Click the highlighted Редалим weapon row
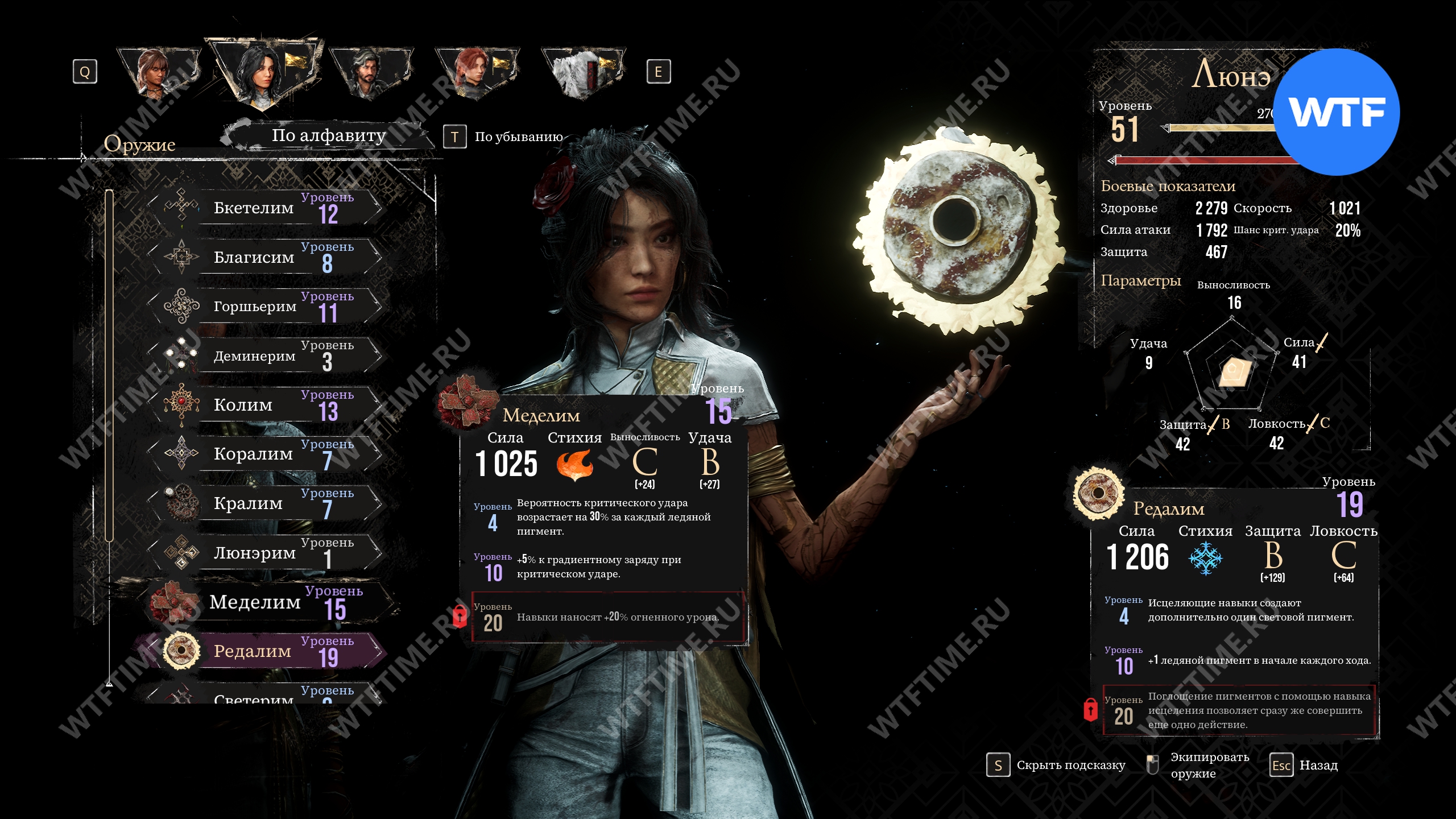 coord(267,651)
